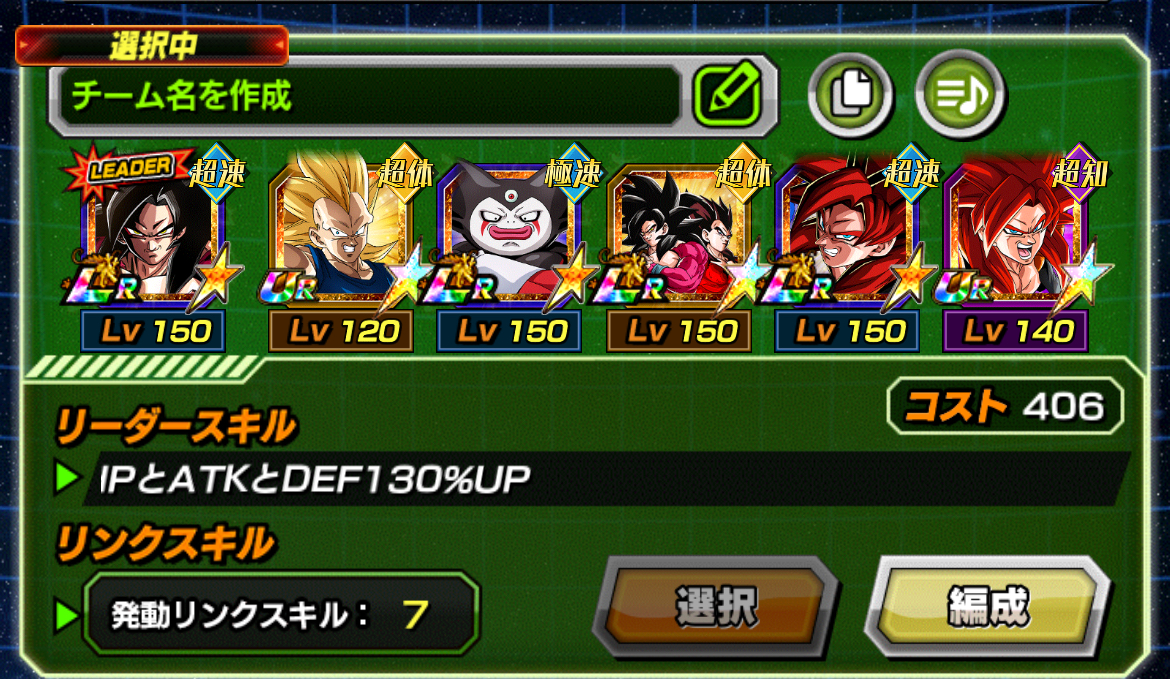Expand the leader skill description row
Image resolution: width=1170 pixels, height=679 pixels.
[x=600, y=479]
